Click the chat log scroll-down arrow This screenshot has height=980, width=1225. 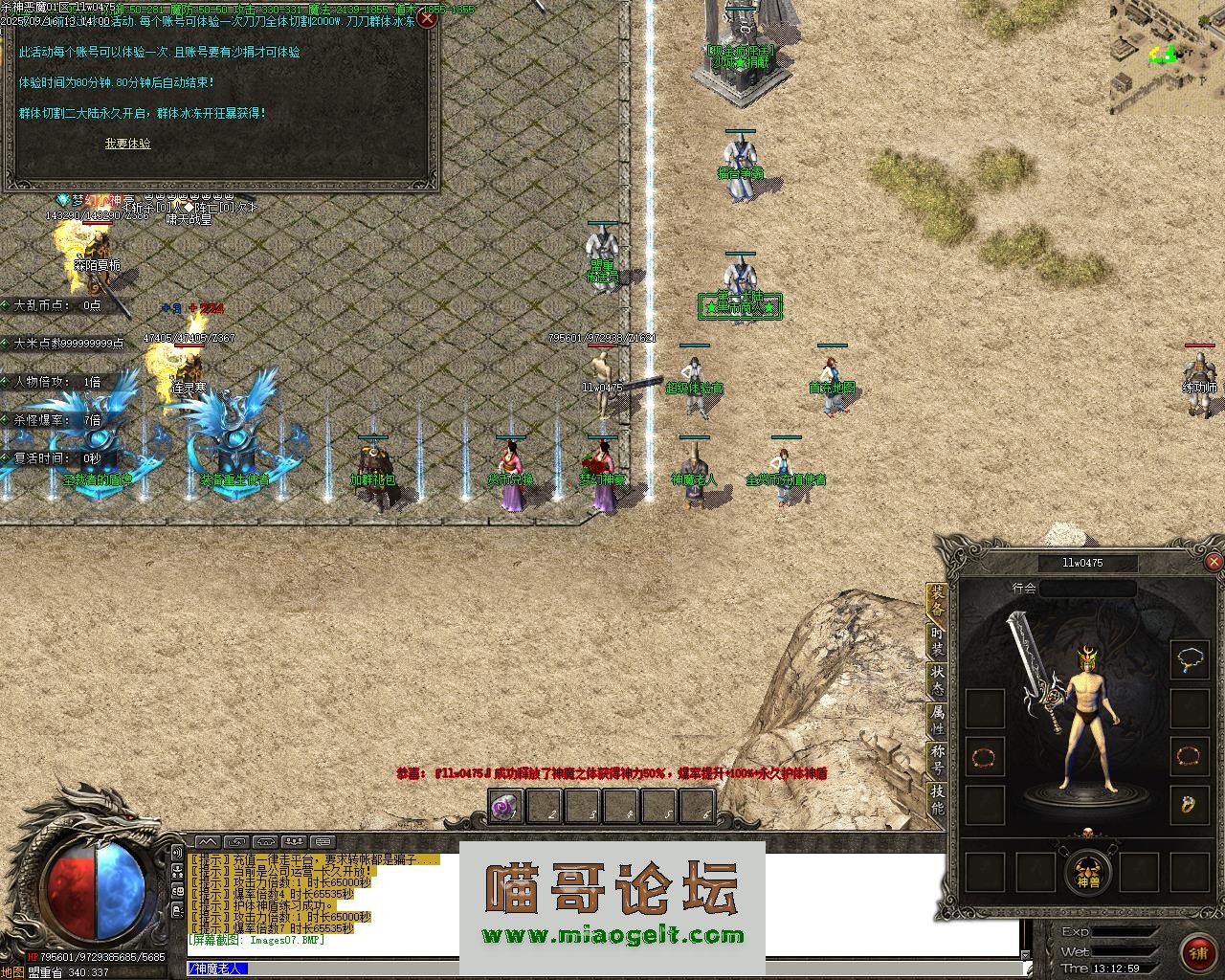[x=1027, y=953]
